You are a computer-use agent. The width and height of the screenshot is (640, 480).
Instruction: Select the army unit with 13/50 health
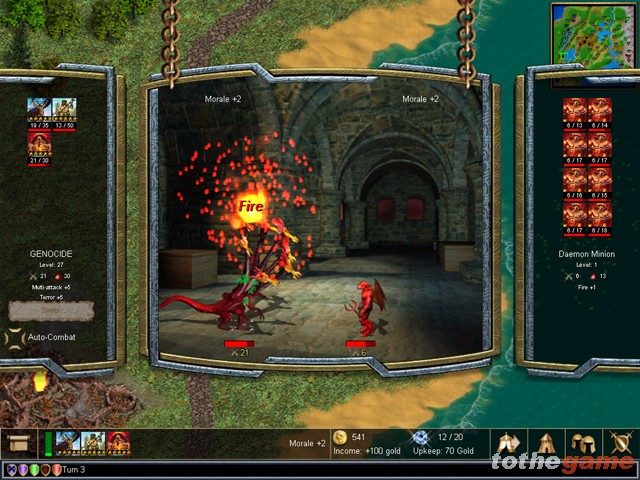point(65,111)
